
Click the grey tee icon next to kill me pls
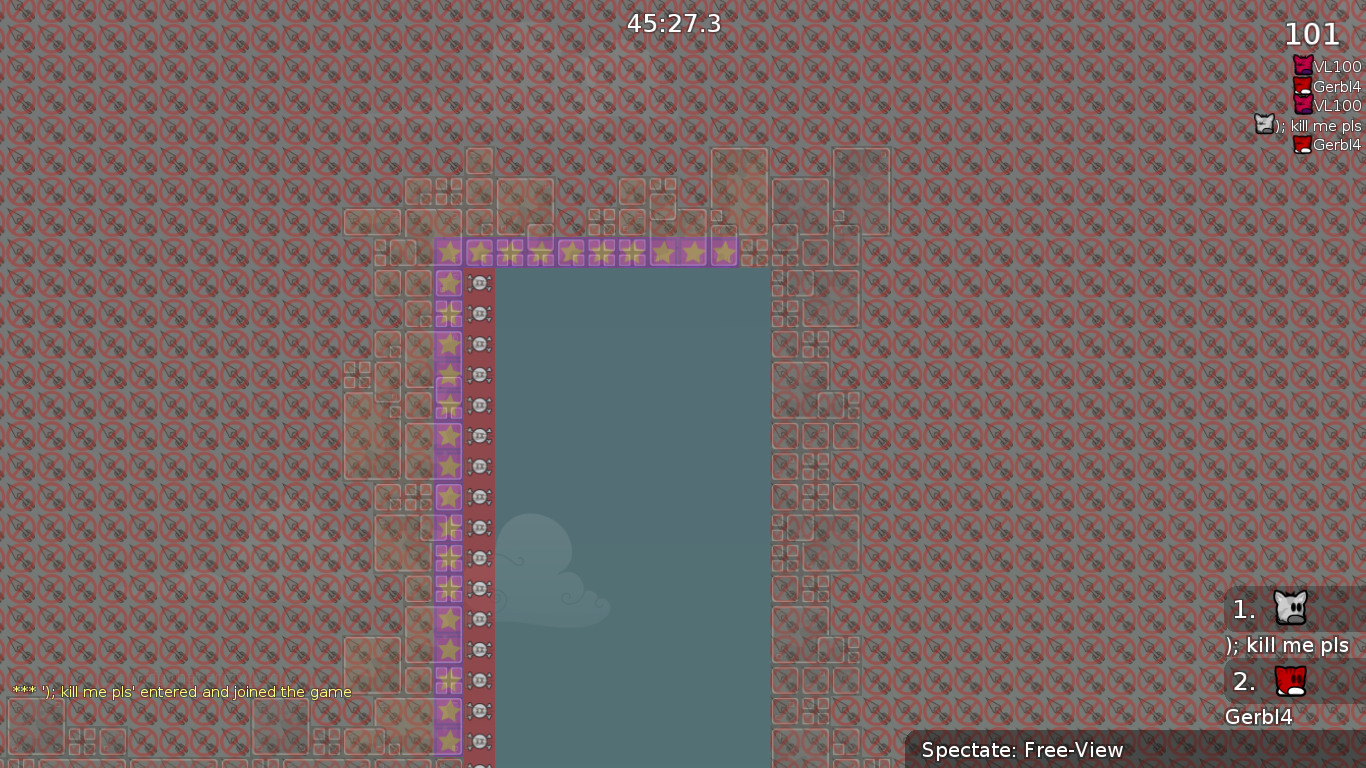coord(1262,124)
